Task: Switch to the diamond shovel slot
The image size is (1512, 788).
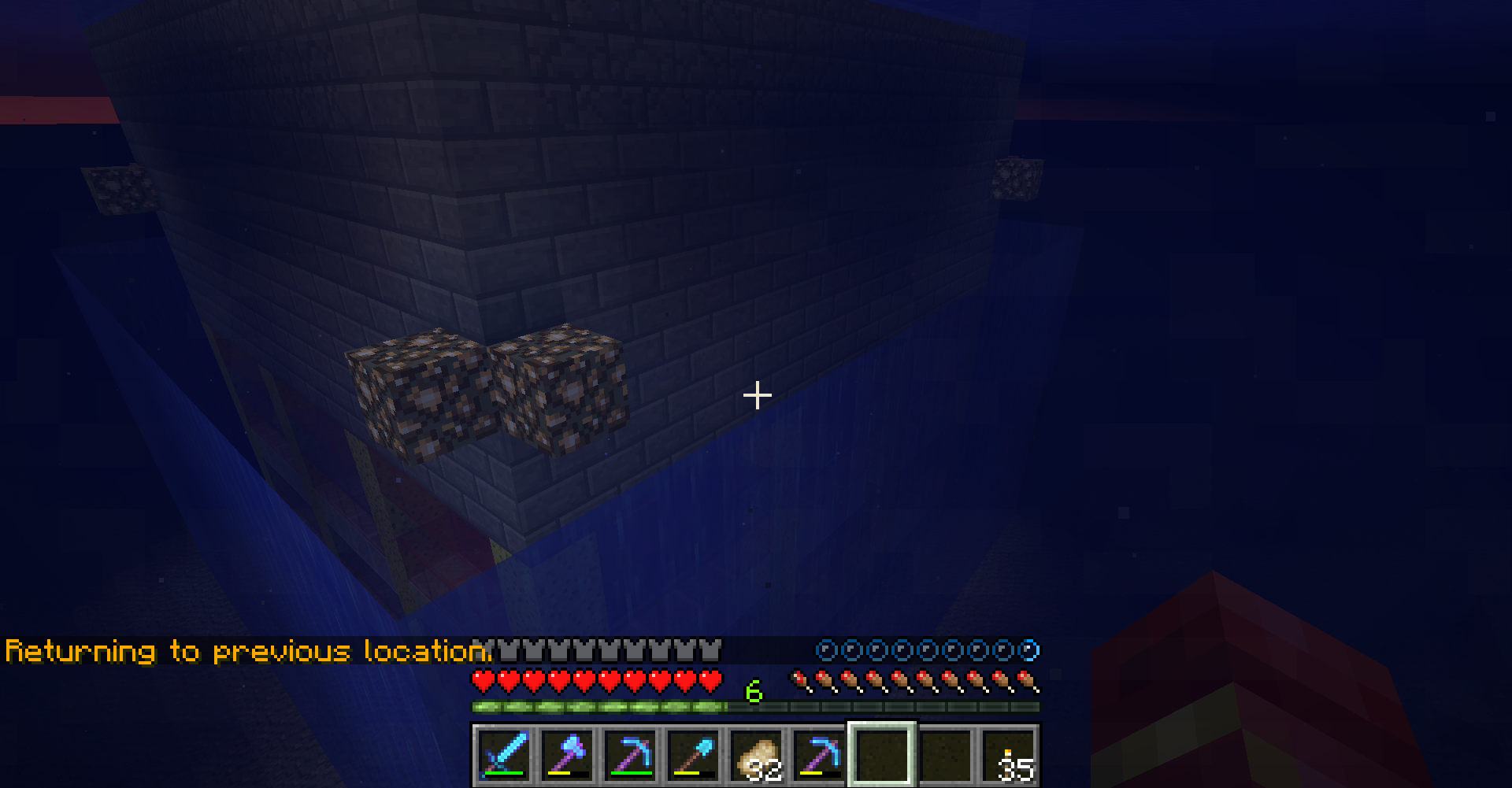Action: (693, 754)
